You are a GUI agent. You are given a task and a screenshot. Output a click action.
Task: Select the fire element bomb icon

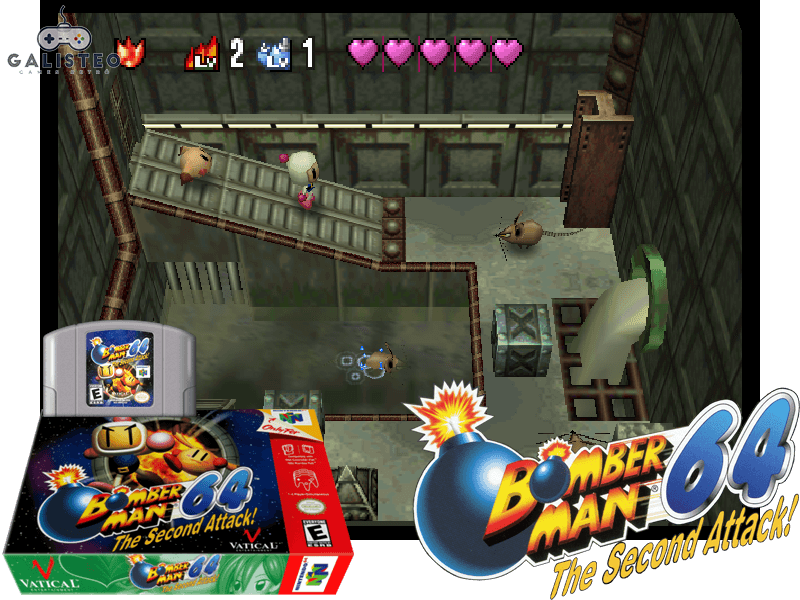[130, 51]
